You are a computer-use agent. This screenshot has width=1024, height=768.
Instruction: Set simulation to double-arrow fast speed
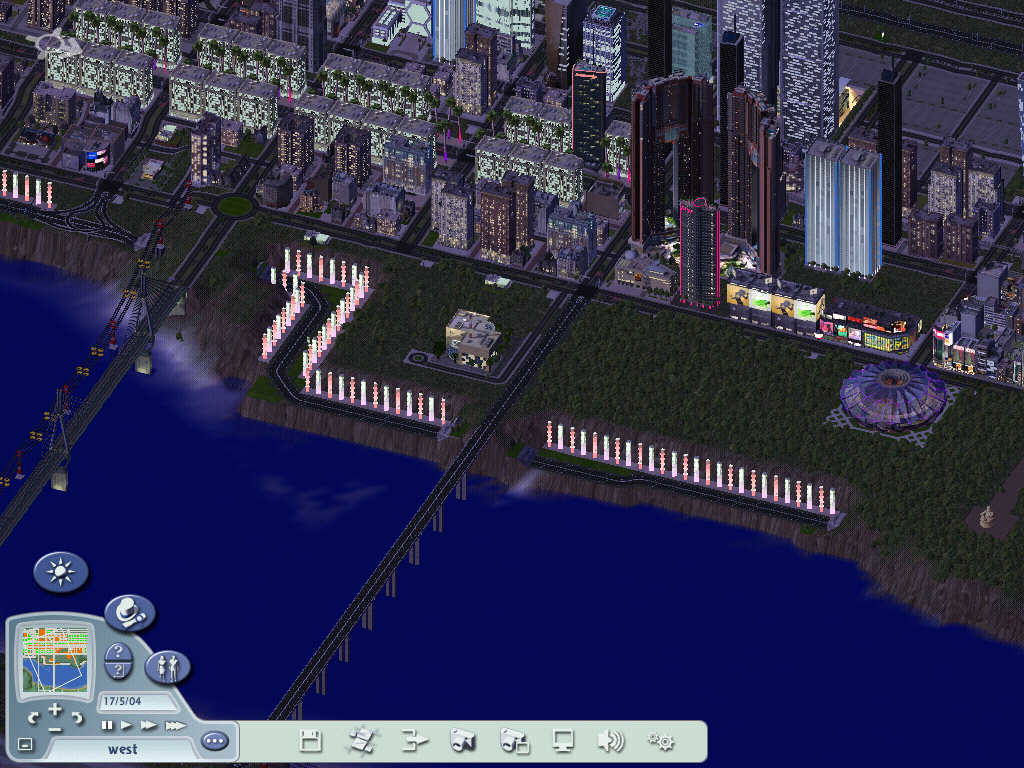pos(149,725)
